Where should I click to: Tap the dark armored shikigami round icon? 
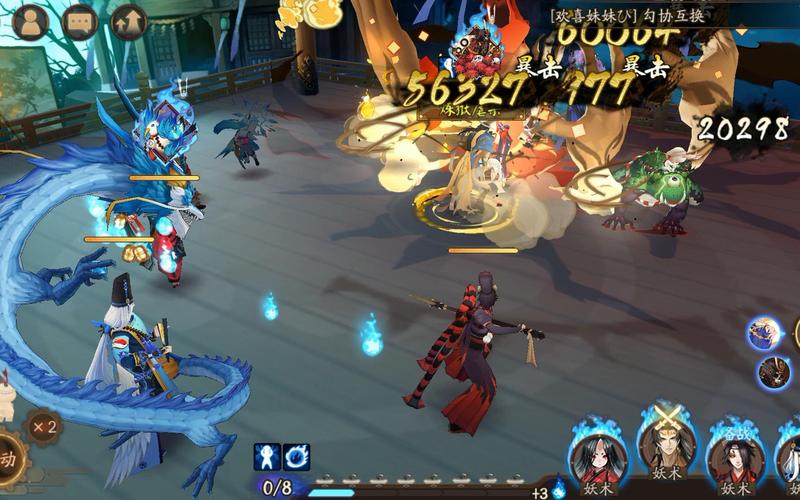coord(773,373)
